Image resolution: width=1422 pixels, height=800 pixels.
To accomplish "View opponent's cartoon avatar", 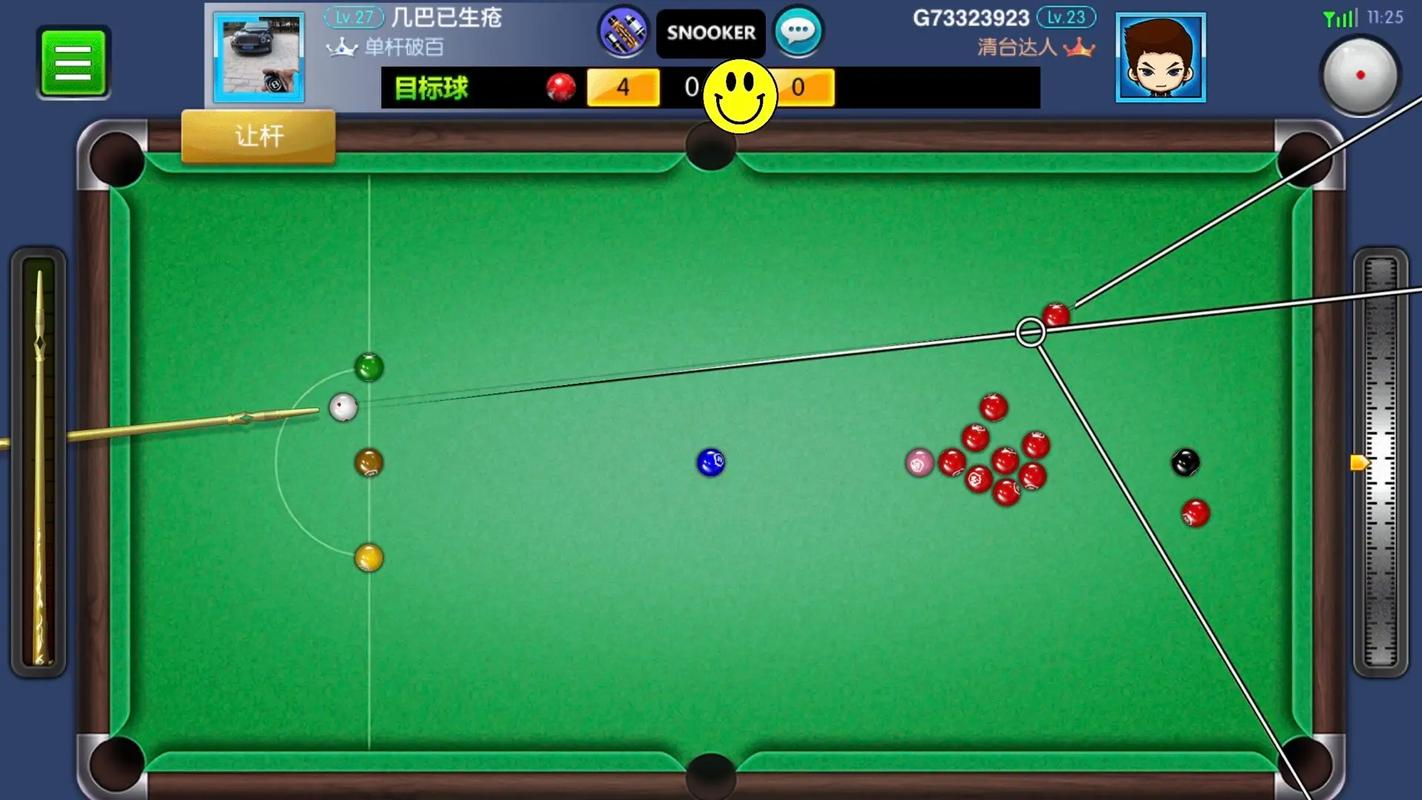I will pos(1160,58).
